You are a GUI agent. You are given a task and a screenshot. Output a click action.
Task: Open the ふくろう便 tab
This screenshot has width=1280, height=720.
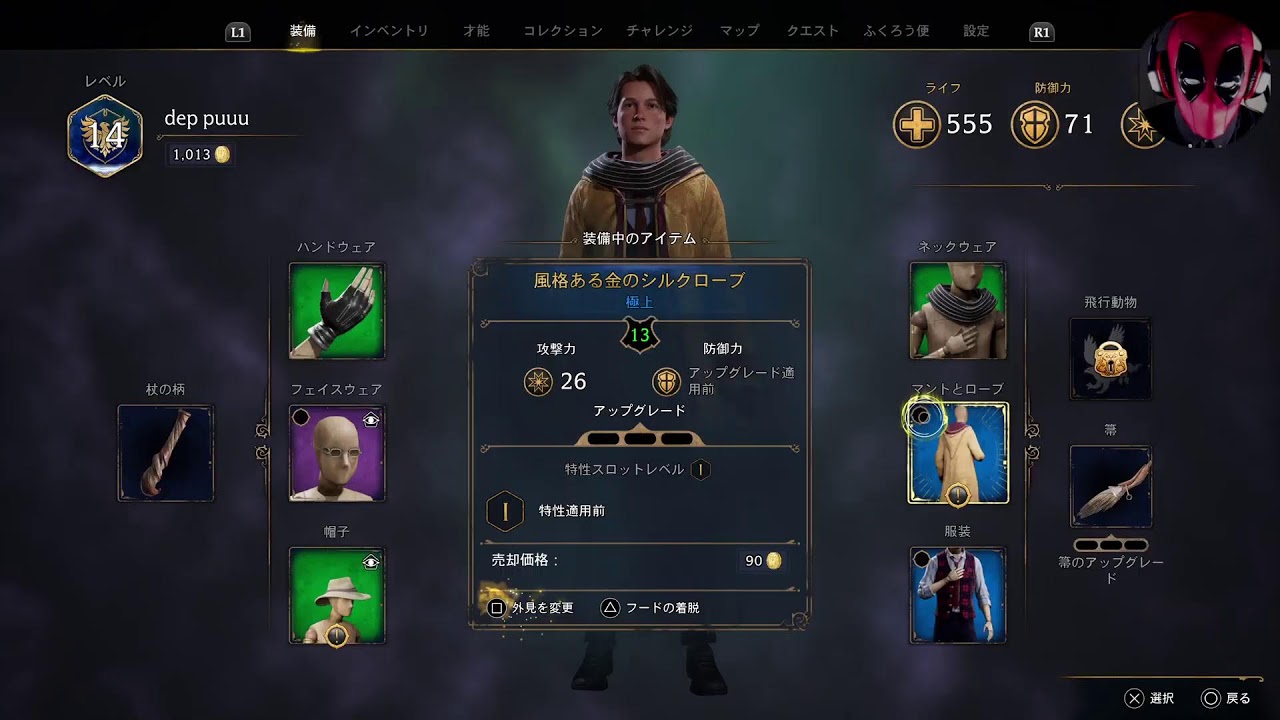point(897,31)
